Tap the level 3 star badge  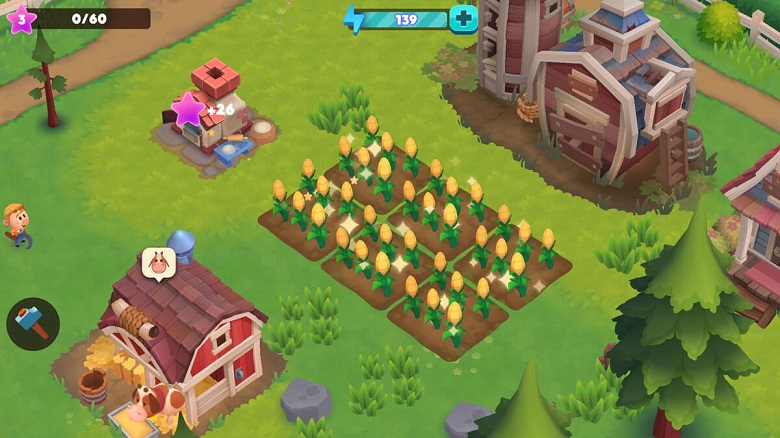21,18
